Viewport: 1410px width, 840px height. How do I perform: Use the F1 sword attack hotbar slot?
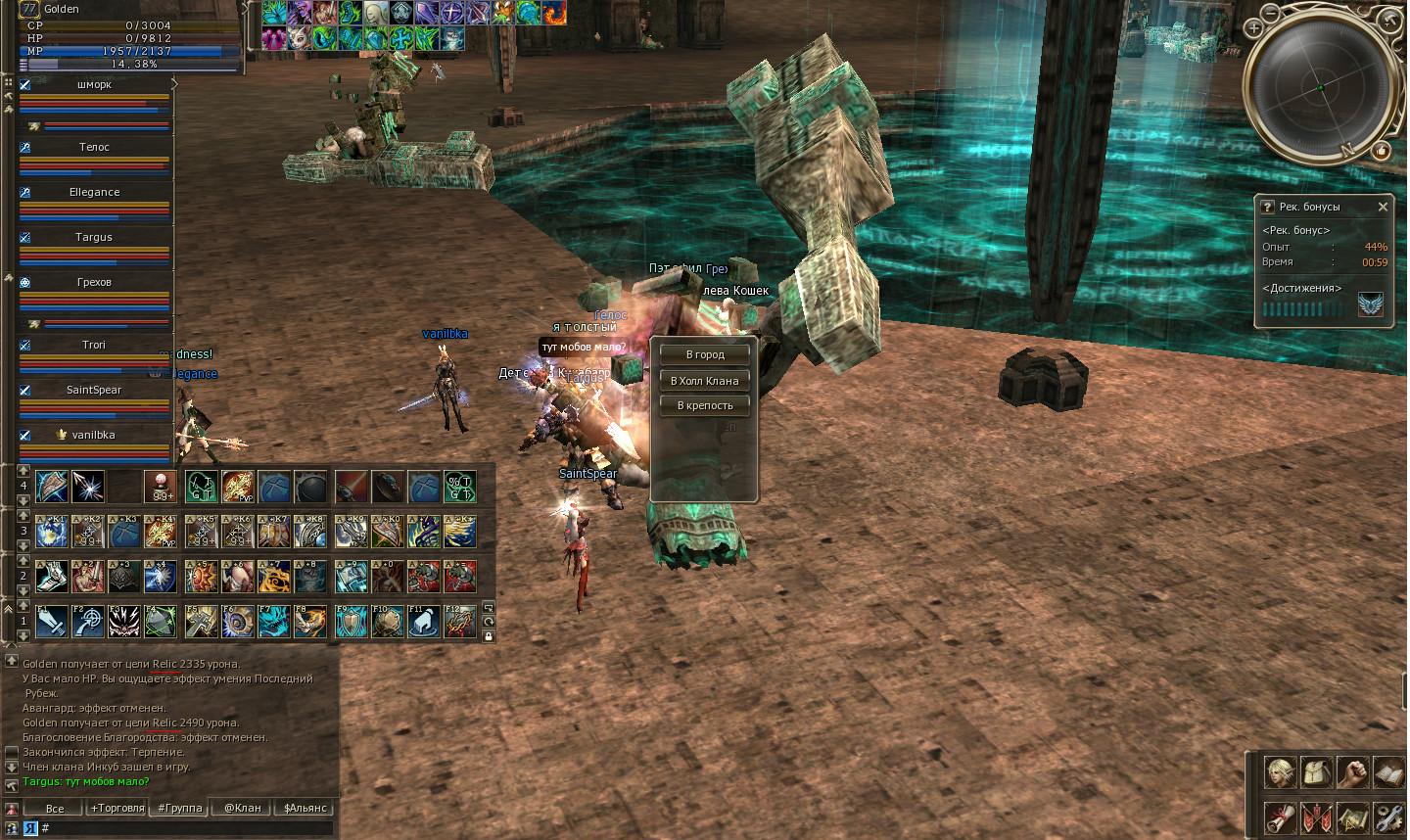52,622
